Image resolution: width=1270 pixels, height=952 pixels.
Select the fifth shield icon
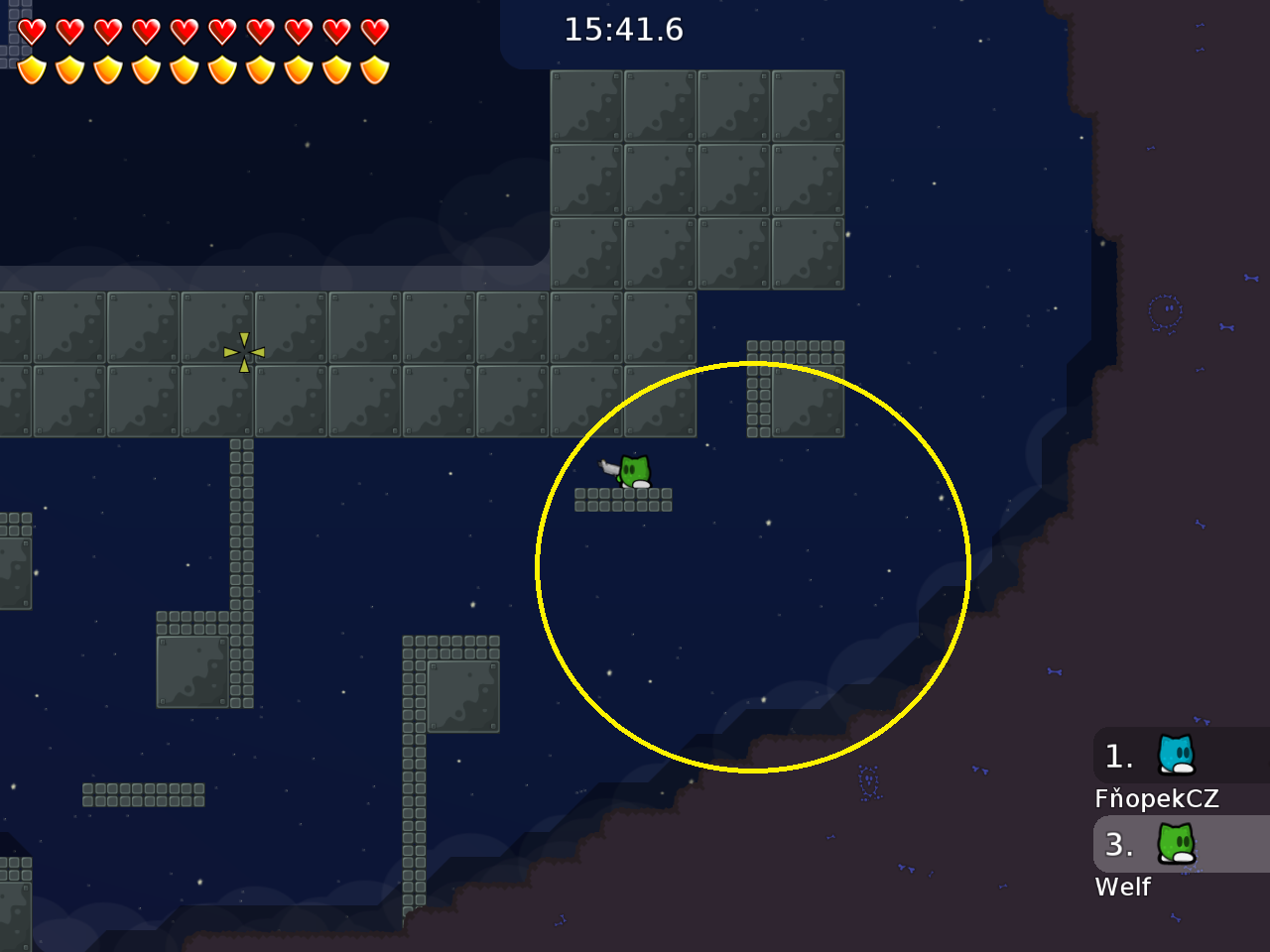click(x=183, y=70)
